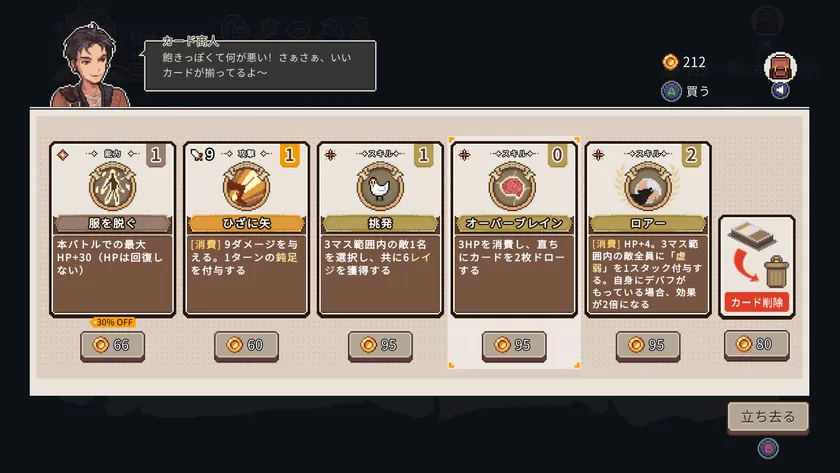
Task: Open the backpack icon
Action: [780, 67]
